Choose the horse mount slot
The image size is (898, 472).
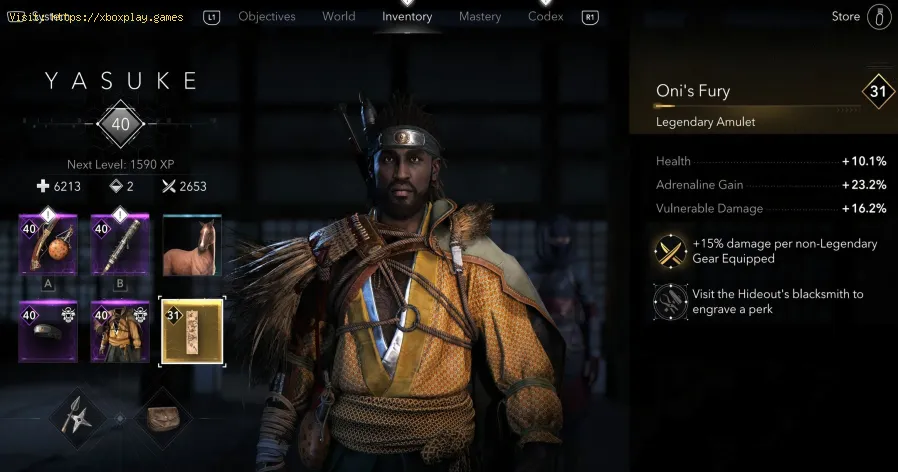(192, 245)
